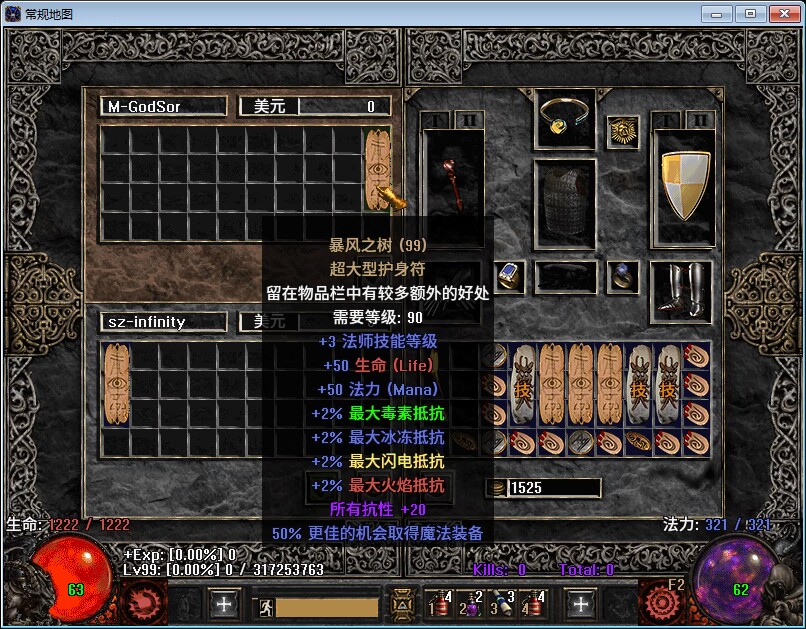Select the blue gem ring slot

510,276
